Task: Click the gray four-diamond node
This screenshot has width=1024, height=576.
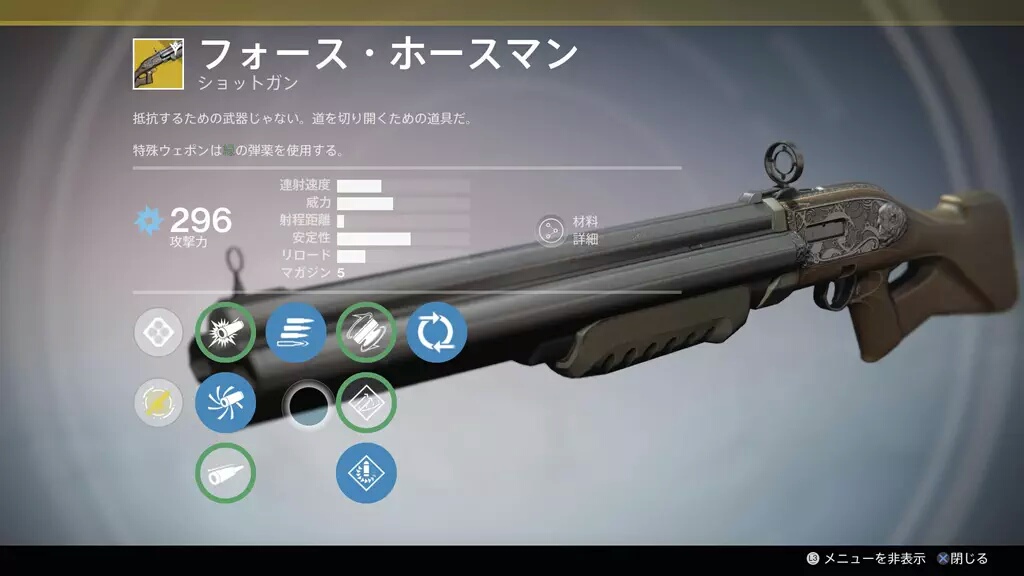Action: point(159,332)
